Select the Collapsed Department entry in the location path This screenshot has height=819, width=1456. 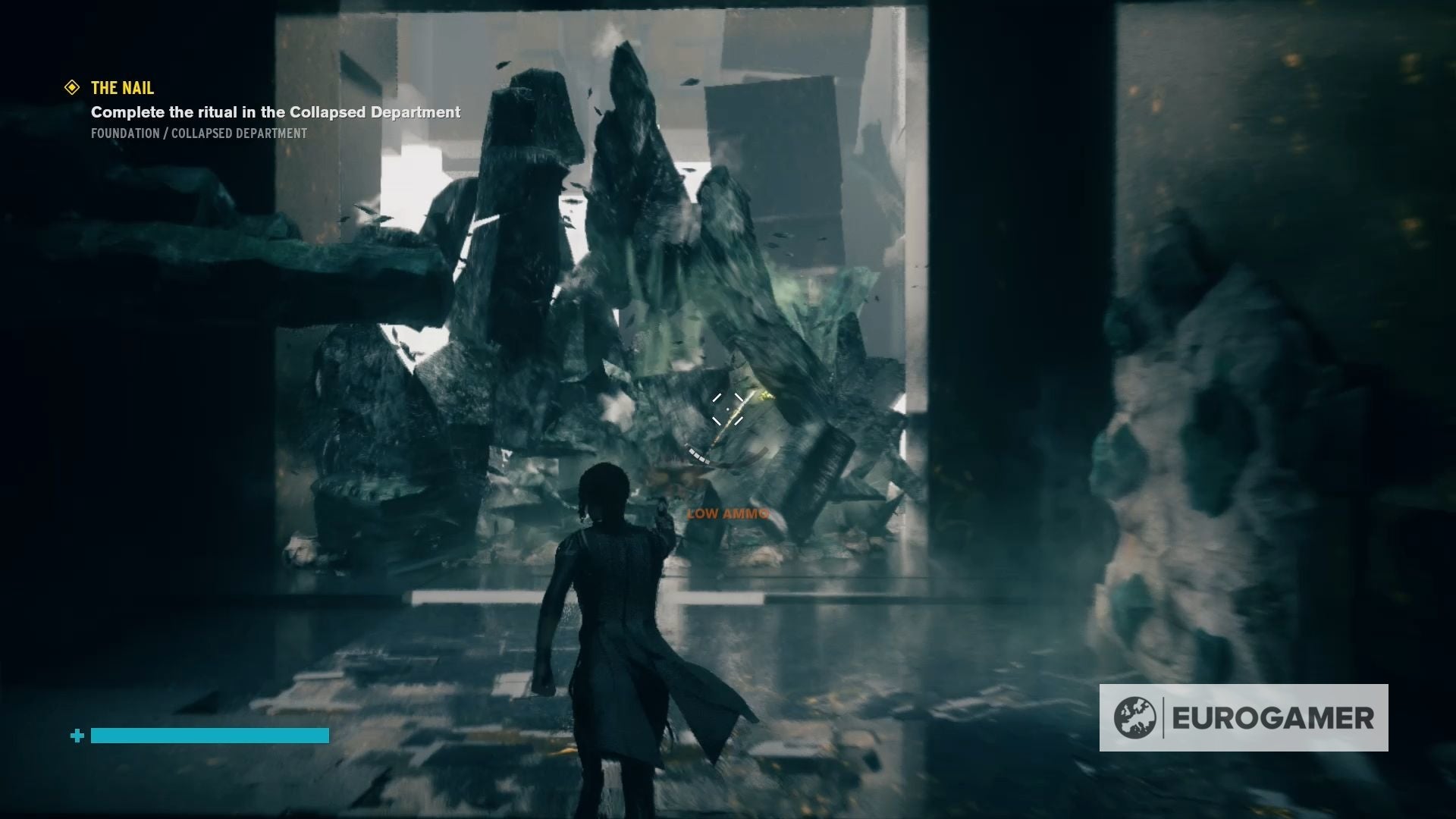click(x=243, y=136)
